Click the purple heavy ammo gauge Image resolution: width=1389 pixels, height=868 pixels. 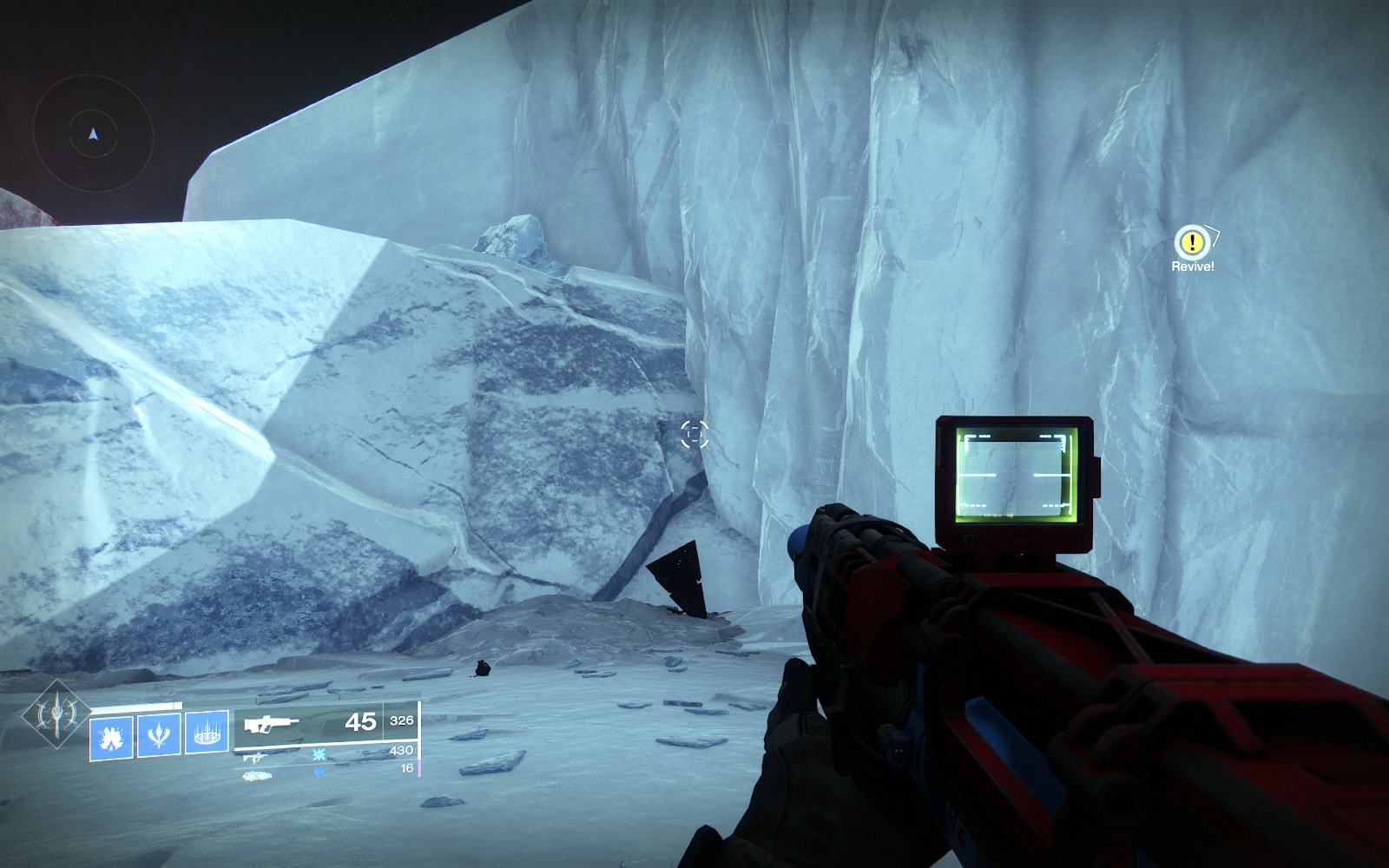pyautogui.click(x=420, y=769)
